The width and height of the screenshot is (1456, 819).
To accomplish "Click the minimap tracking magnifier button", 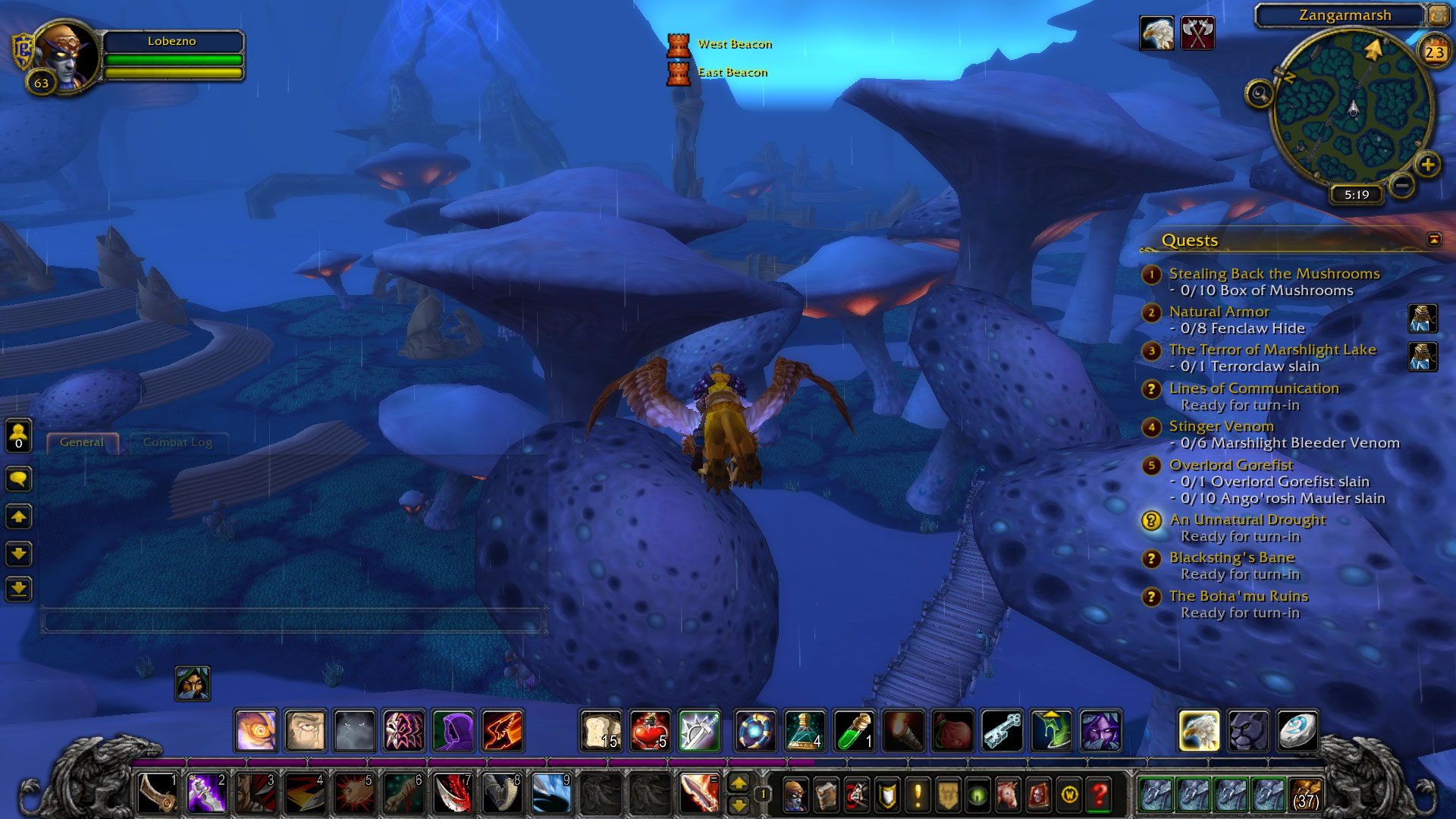I will point(1259,94).
